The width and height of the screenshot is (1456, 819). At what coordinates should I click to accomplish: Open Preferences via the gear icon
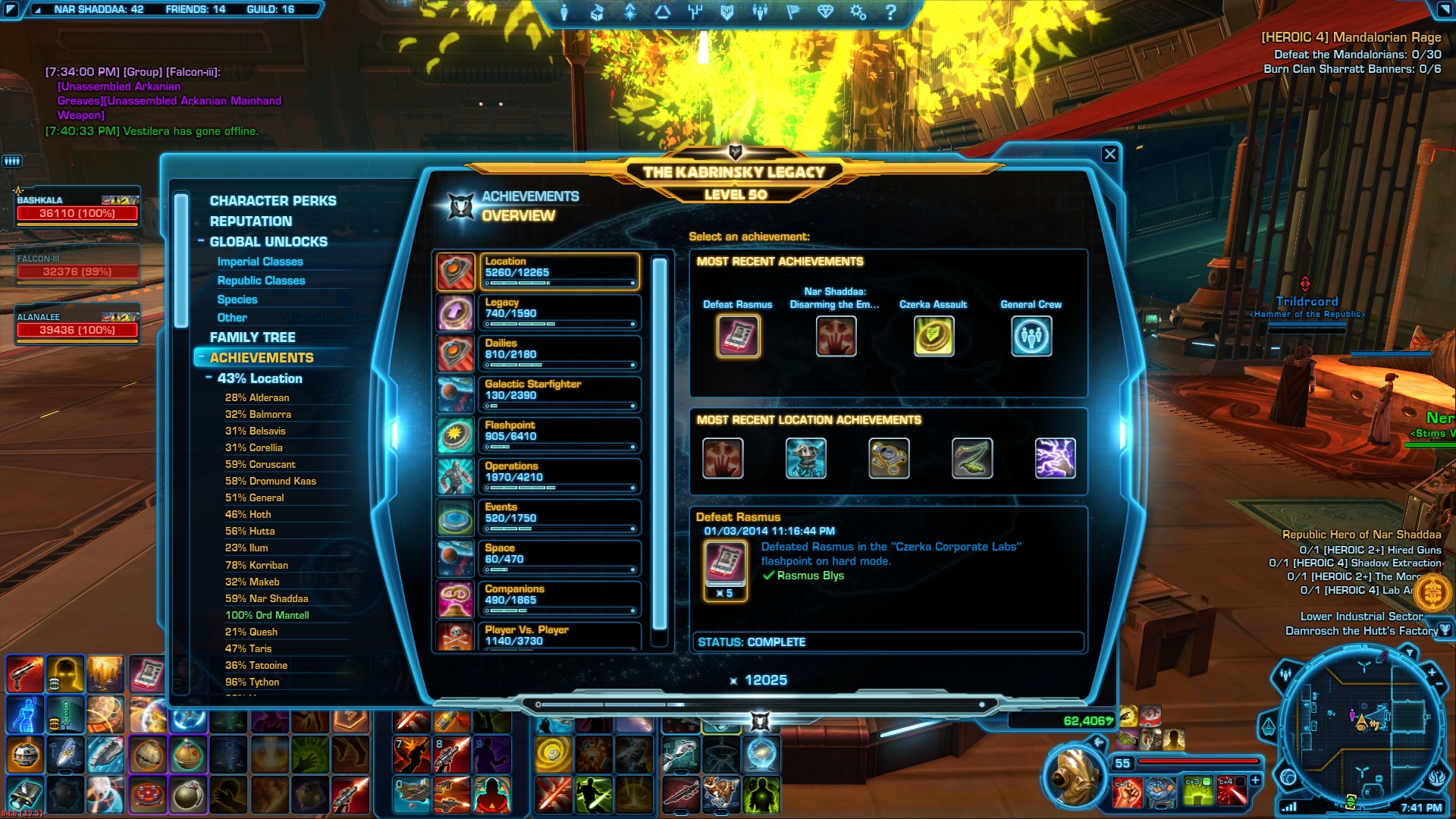[x=857, y=11]
